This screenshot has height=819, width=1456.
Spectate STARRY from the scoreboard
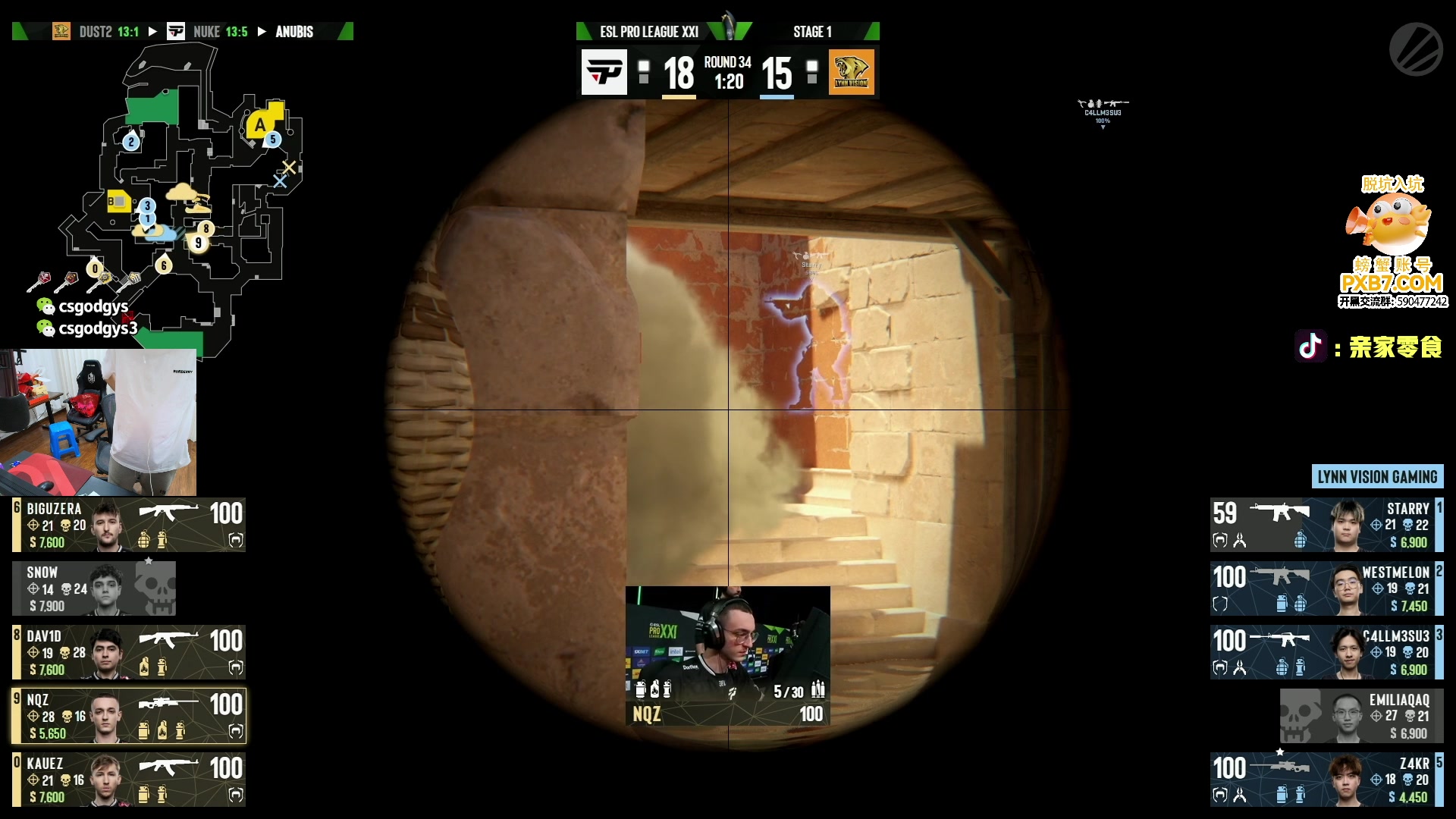point(1326,525)
